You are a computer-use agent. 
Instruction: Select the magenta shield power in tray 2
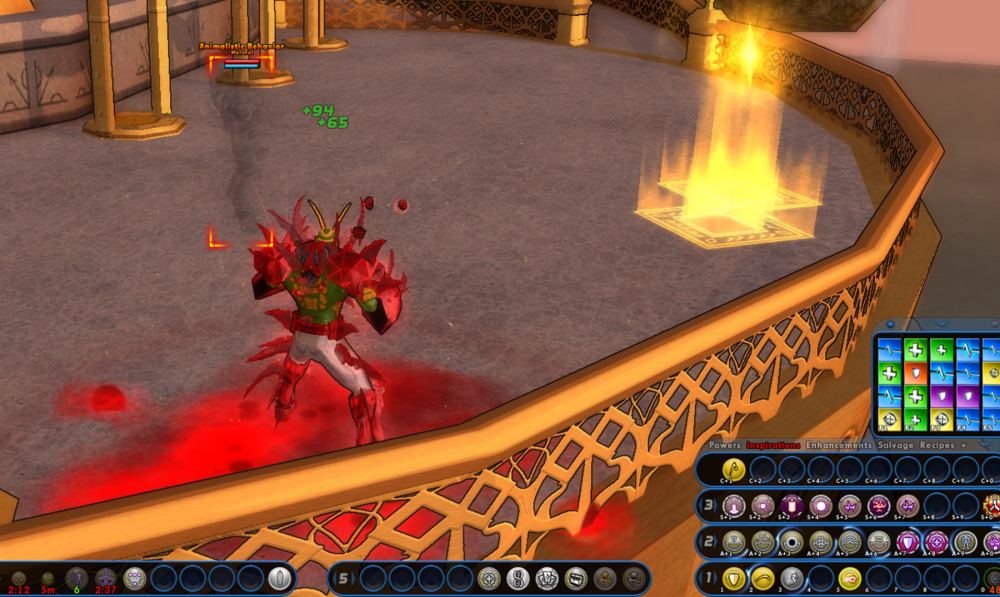pyautogui.click(x=908, y=542)
